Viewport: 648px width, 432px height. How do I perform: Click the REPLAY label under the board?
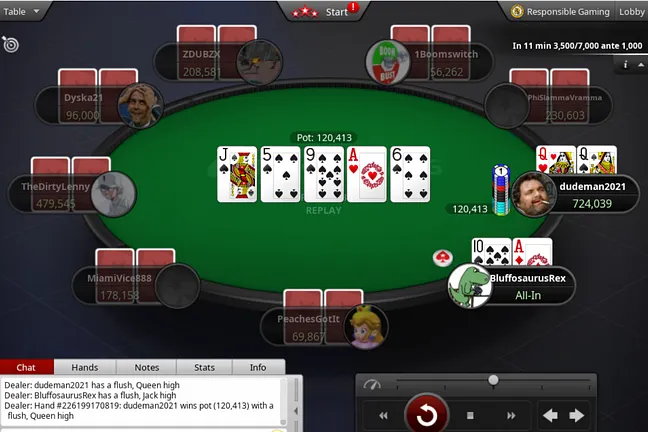coord(324,210)
